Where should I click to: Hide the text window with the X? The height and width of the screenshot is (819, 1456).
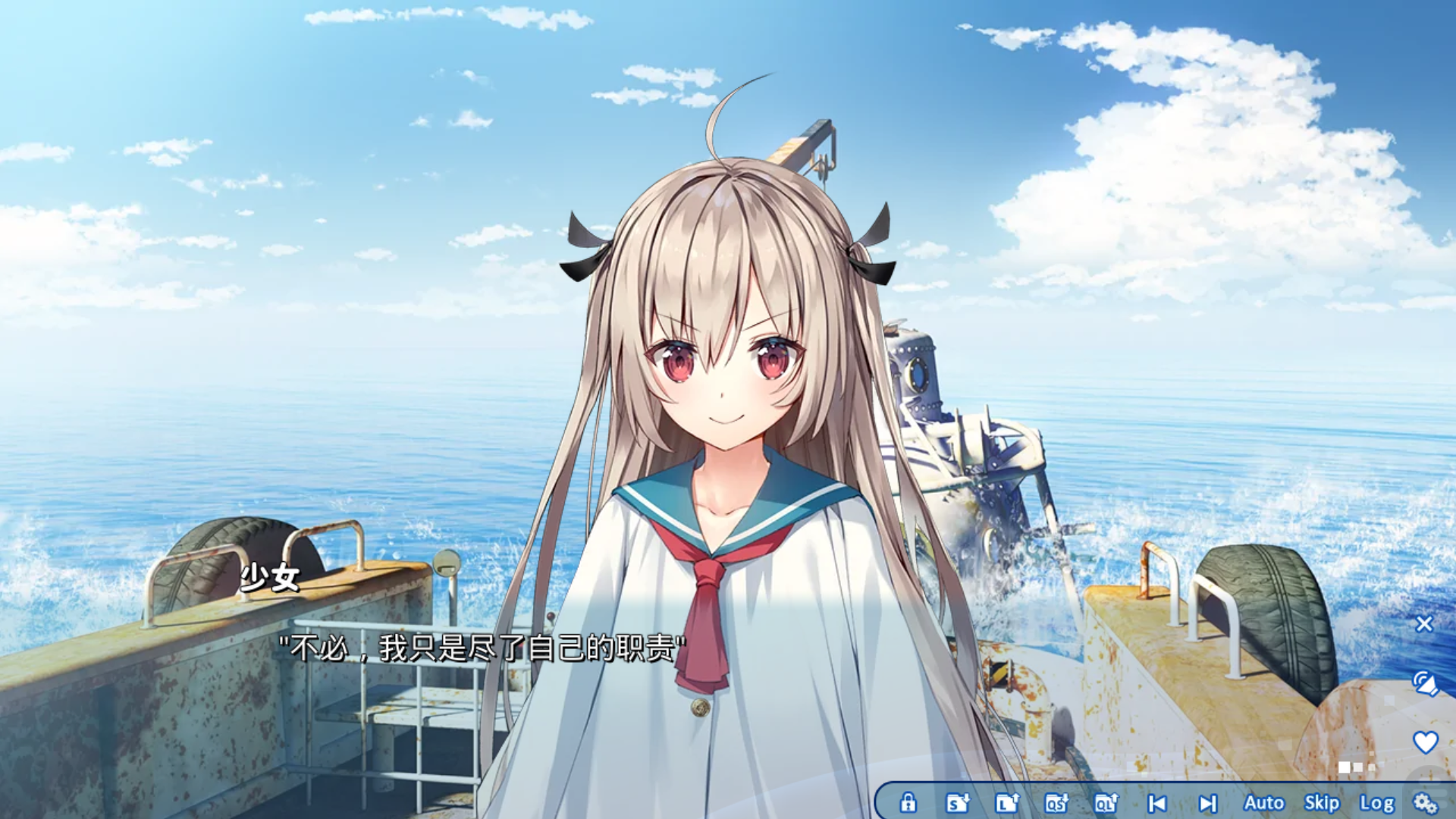1424,623
